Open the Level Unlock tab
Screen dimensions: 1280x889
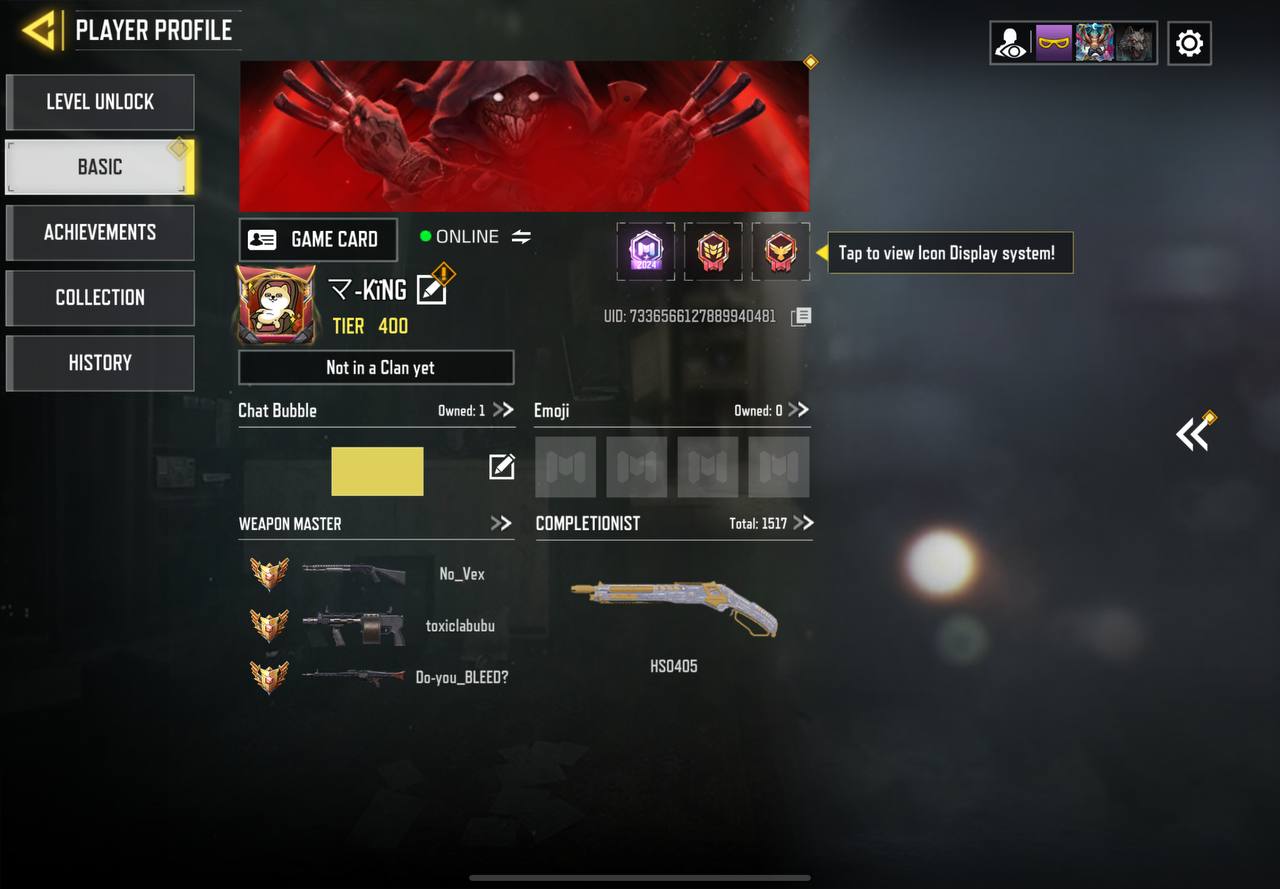pos(100,102)
